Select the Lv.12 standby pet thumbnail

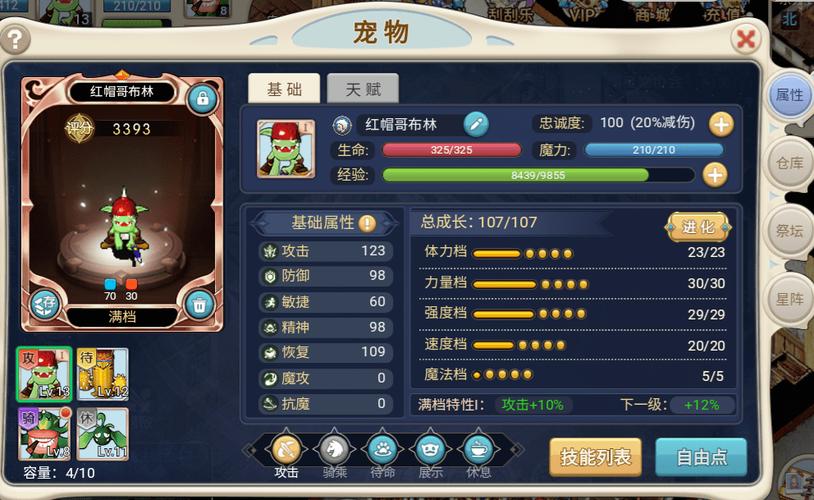click(103, 374)
